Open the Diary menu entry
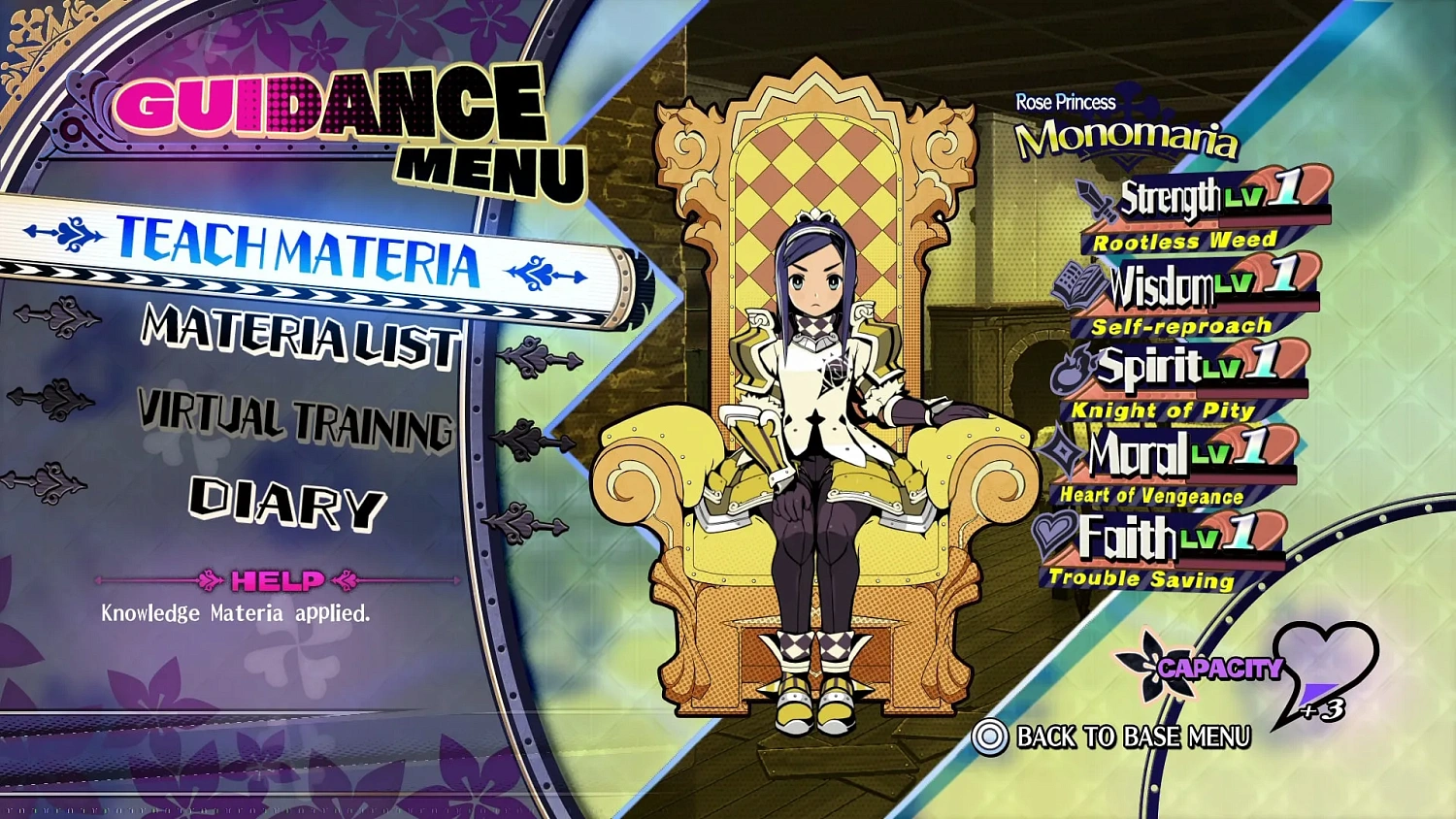The width and height of the screenshot is (1456, 819). [x=286, y=502]
